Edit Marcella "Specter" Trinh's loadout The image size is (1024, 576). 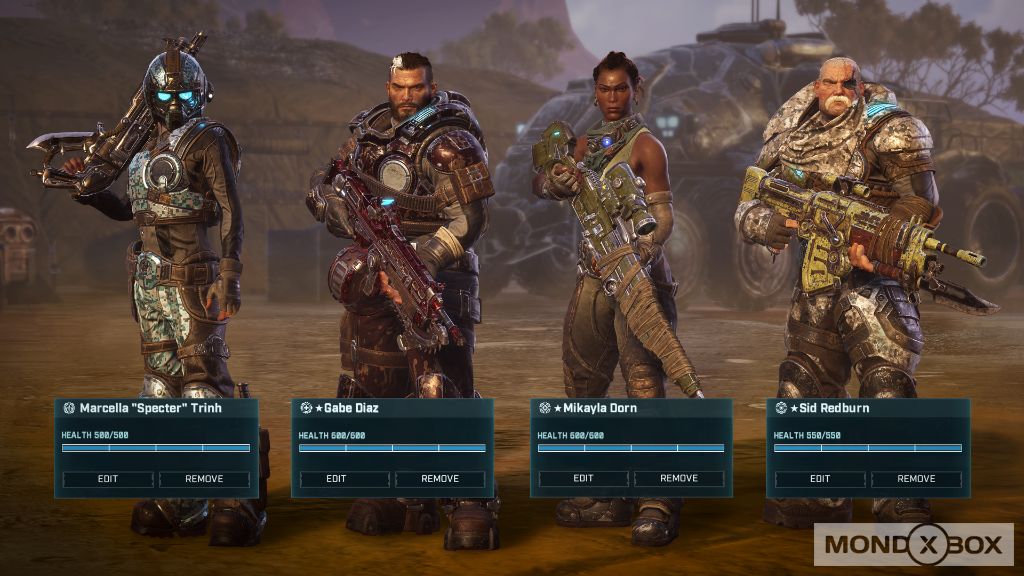click(108, 479)
